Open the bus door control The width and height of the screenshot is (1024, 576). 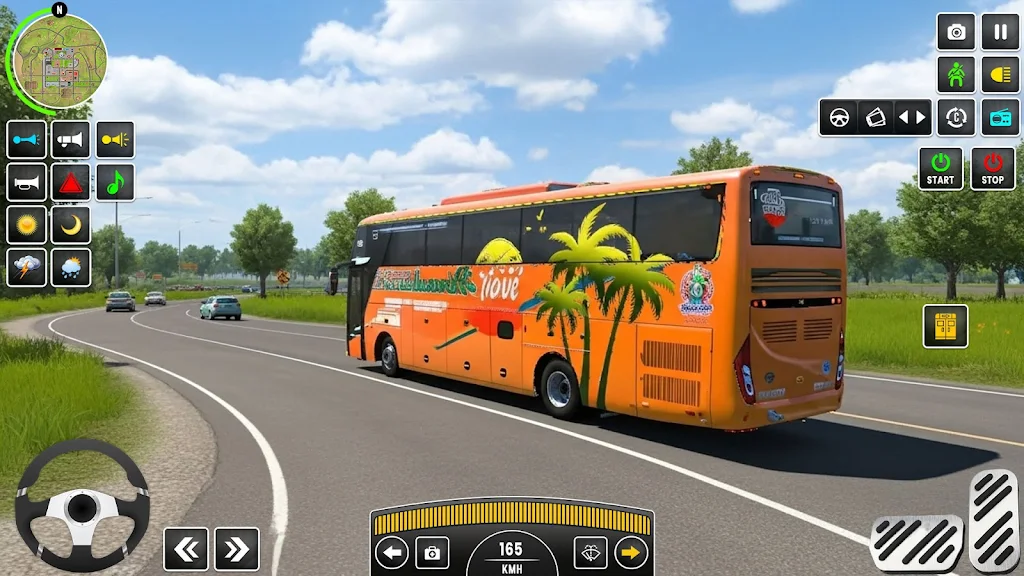click(945, 326)
